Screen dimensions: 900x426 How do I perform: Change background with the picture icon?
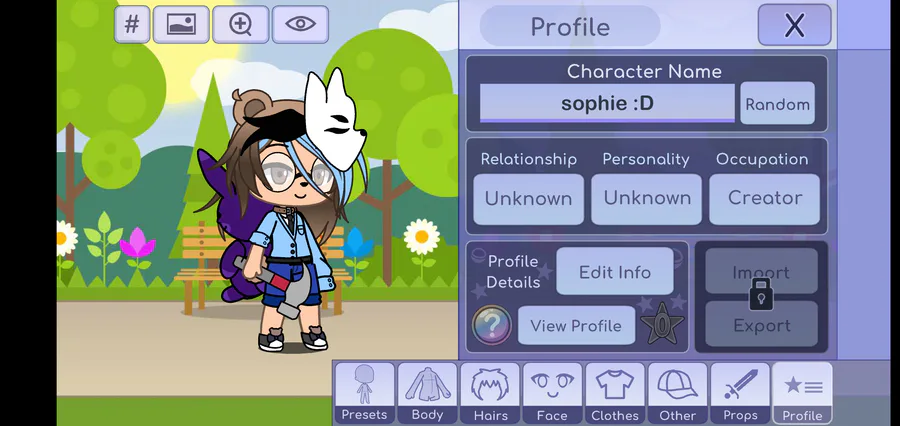coord(181,25)
